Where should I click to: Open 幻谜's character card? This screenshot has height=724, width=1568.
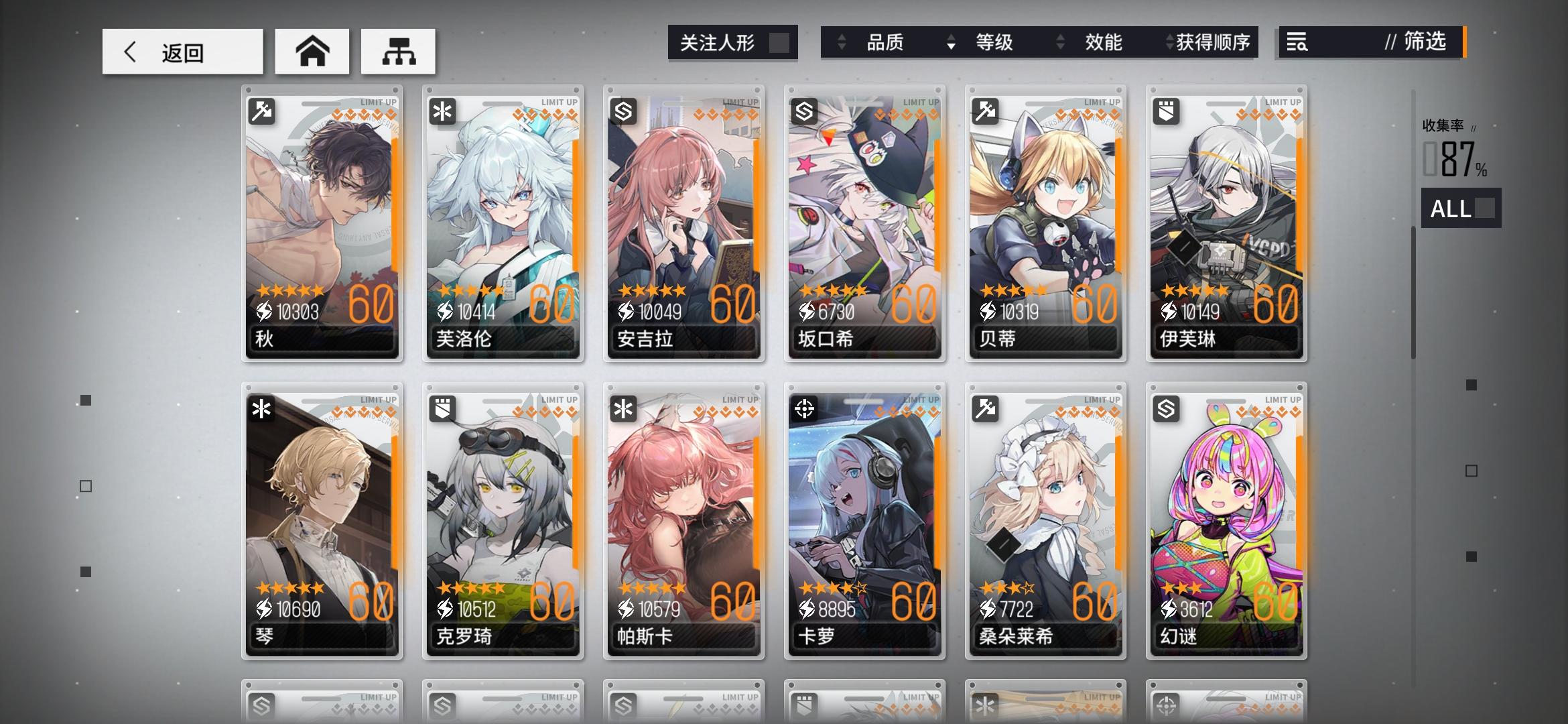[x=1226, y=516]
